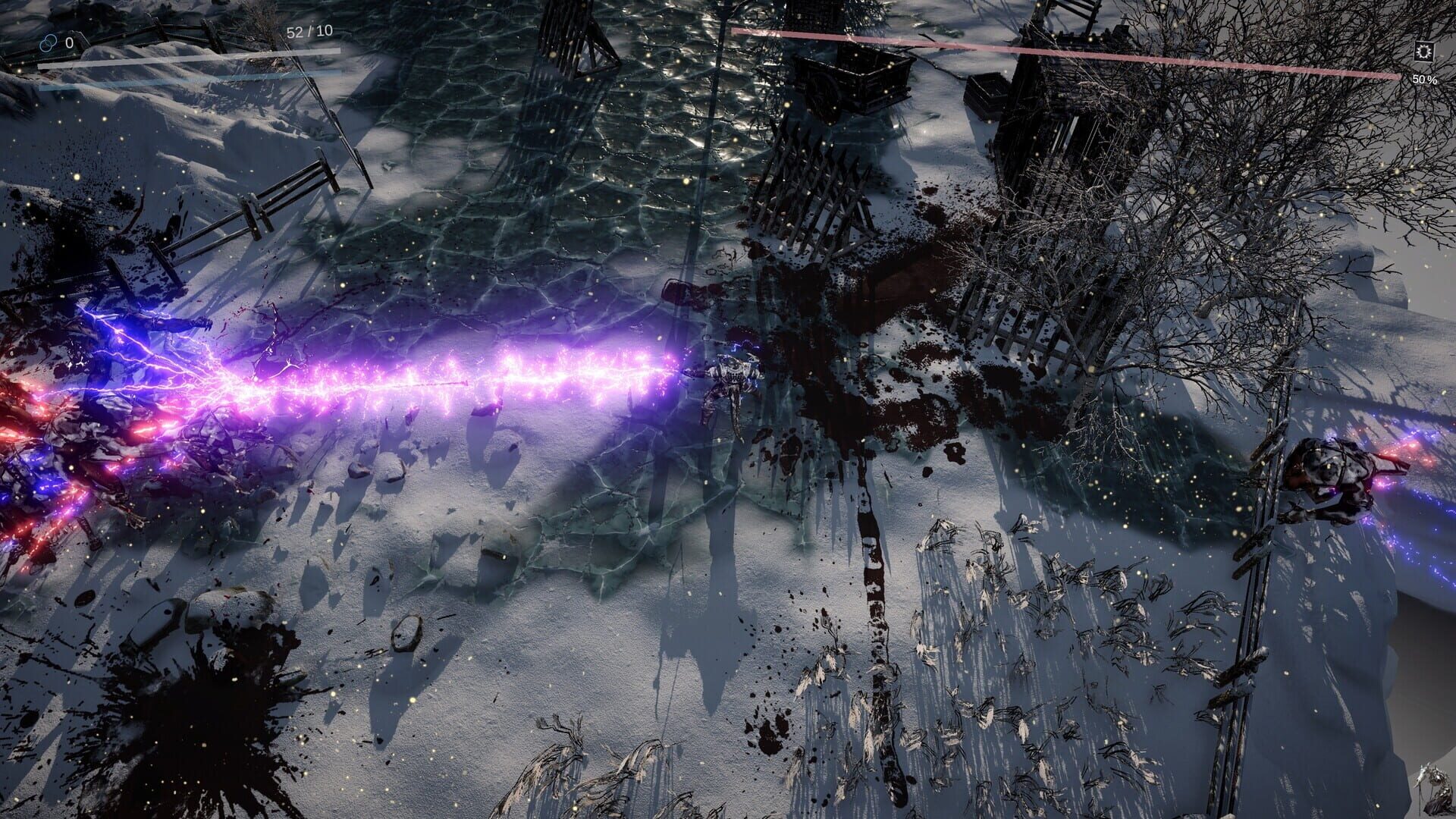Click the overlapping circles currency icon
The image size is (1456, 819).
tap(49, 43)
